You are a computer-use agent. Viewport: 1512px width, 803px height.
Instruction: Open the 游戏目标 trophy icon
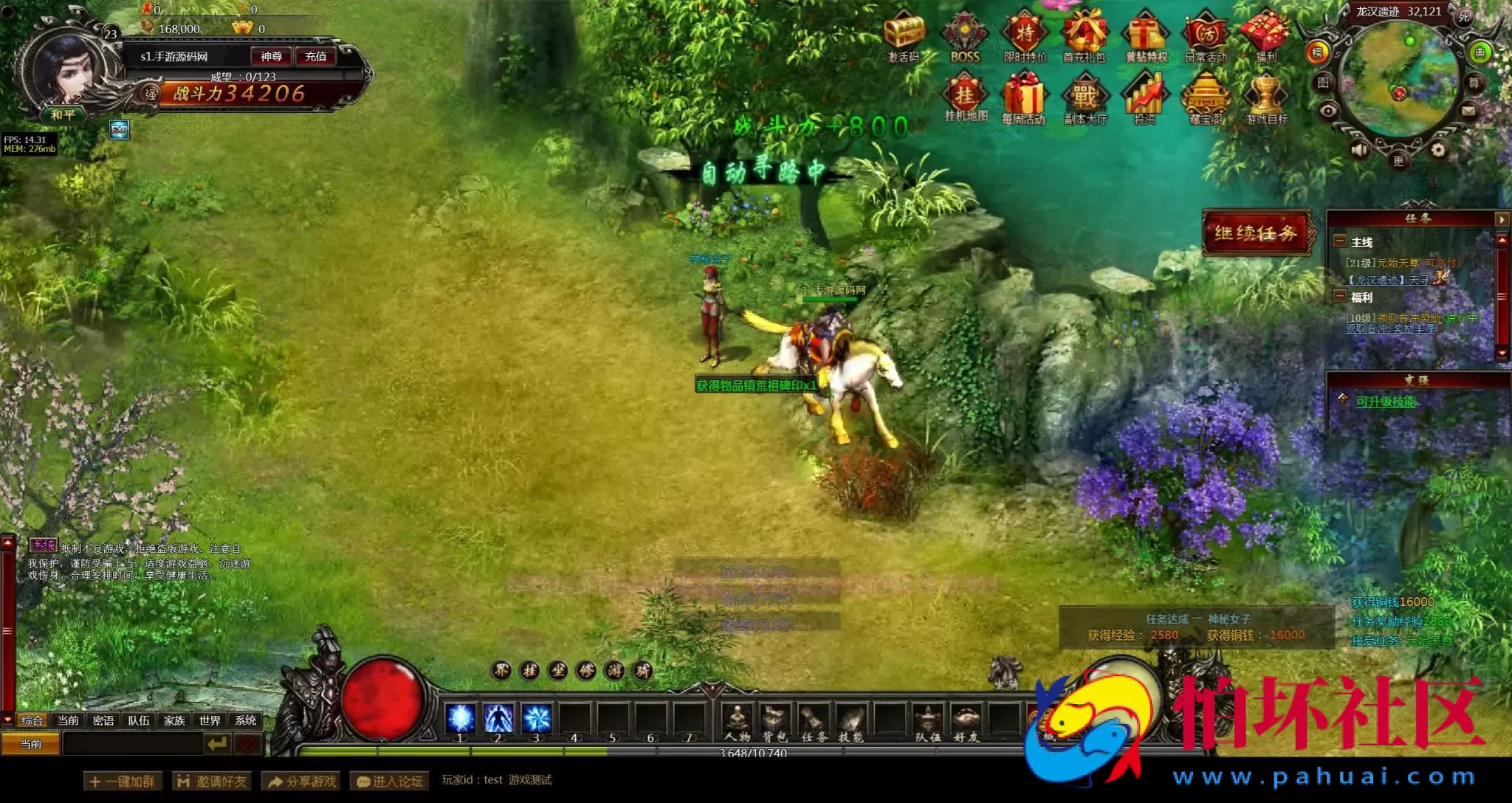1267,99
